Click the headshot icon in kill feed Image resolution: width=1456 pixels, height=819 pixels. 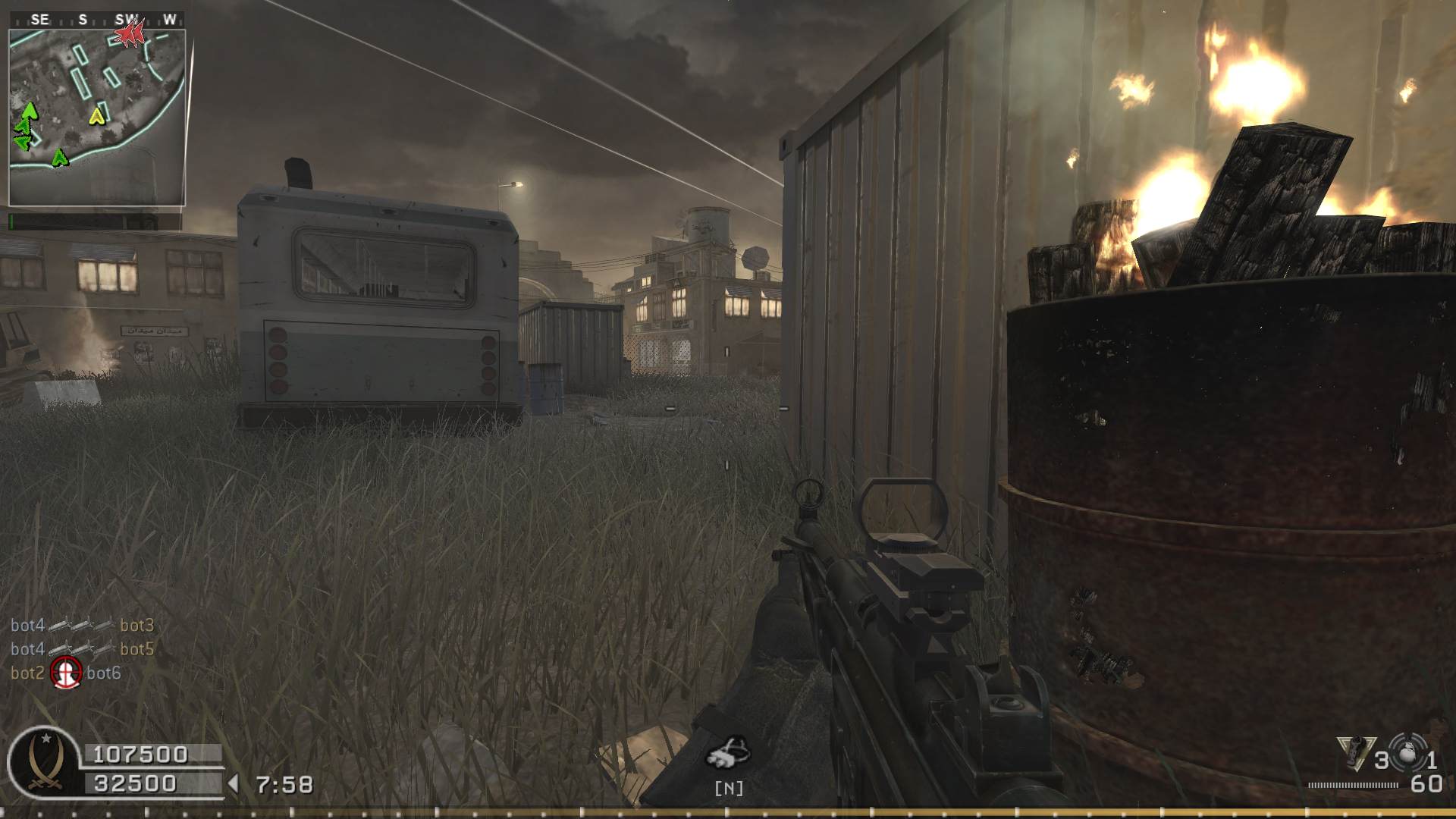66,673
